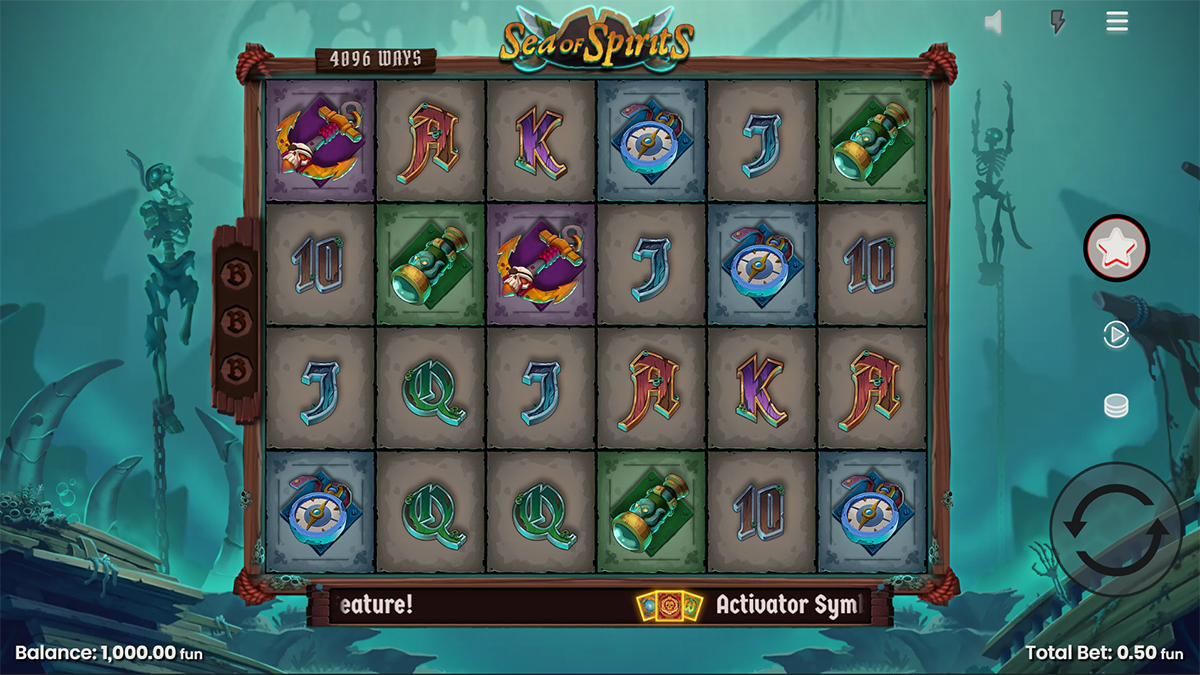
Task: Open the hamburger menu
Action: point(1117,21)
